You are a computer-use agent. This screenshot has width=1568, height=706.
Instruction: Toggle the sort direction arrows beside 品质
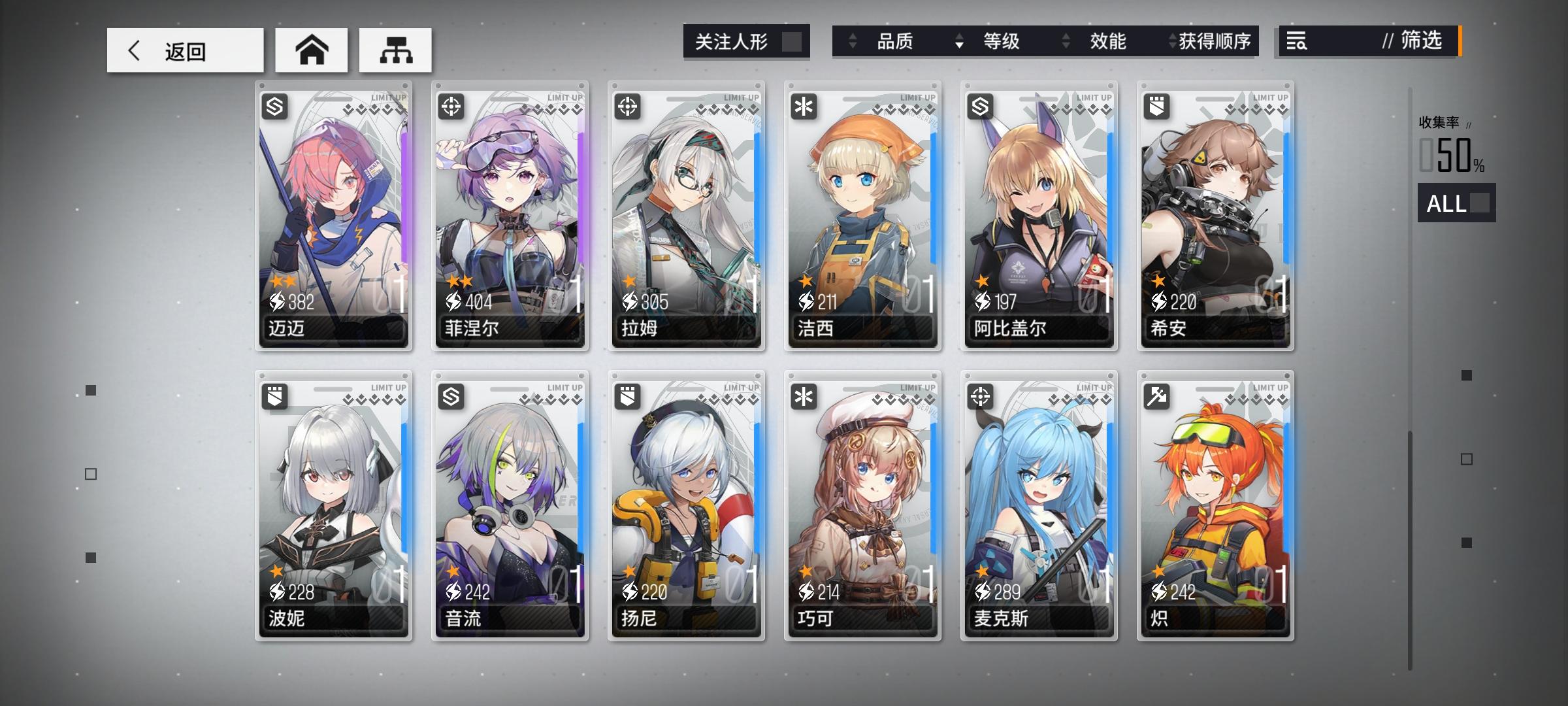[853, 42]
